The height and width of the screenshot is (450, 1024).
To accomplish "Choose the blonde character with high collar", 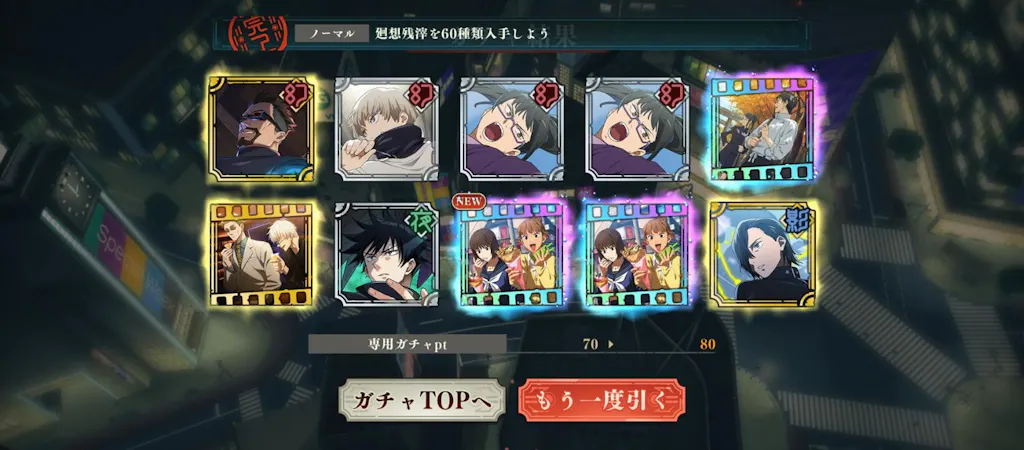I will [x=385, y=130].
